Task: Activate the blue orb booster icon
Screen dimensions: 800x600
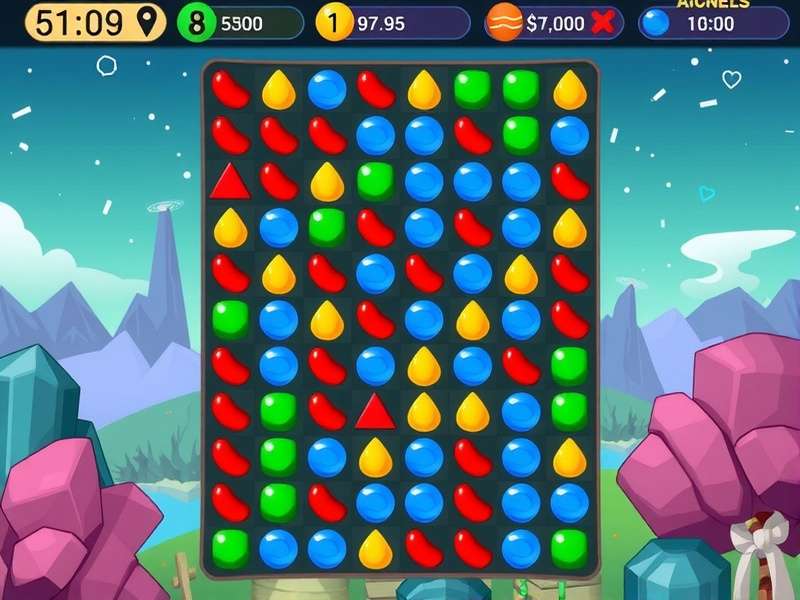Action: [655, 23]
